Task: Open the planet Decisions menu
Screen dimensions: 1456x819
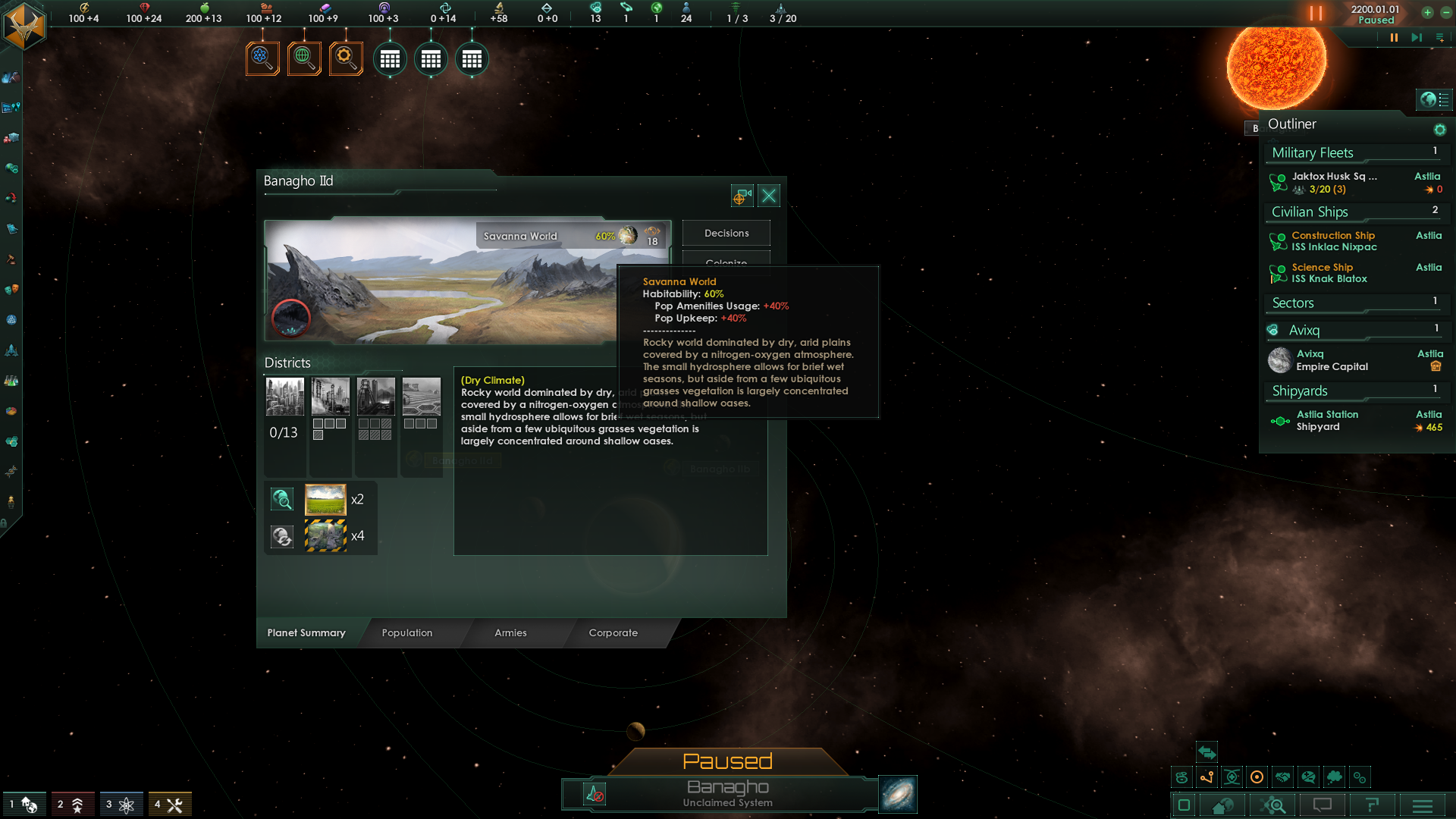Action: [x=726, y=233]
